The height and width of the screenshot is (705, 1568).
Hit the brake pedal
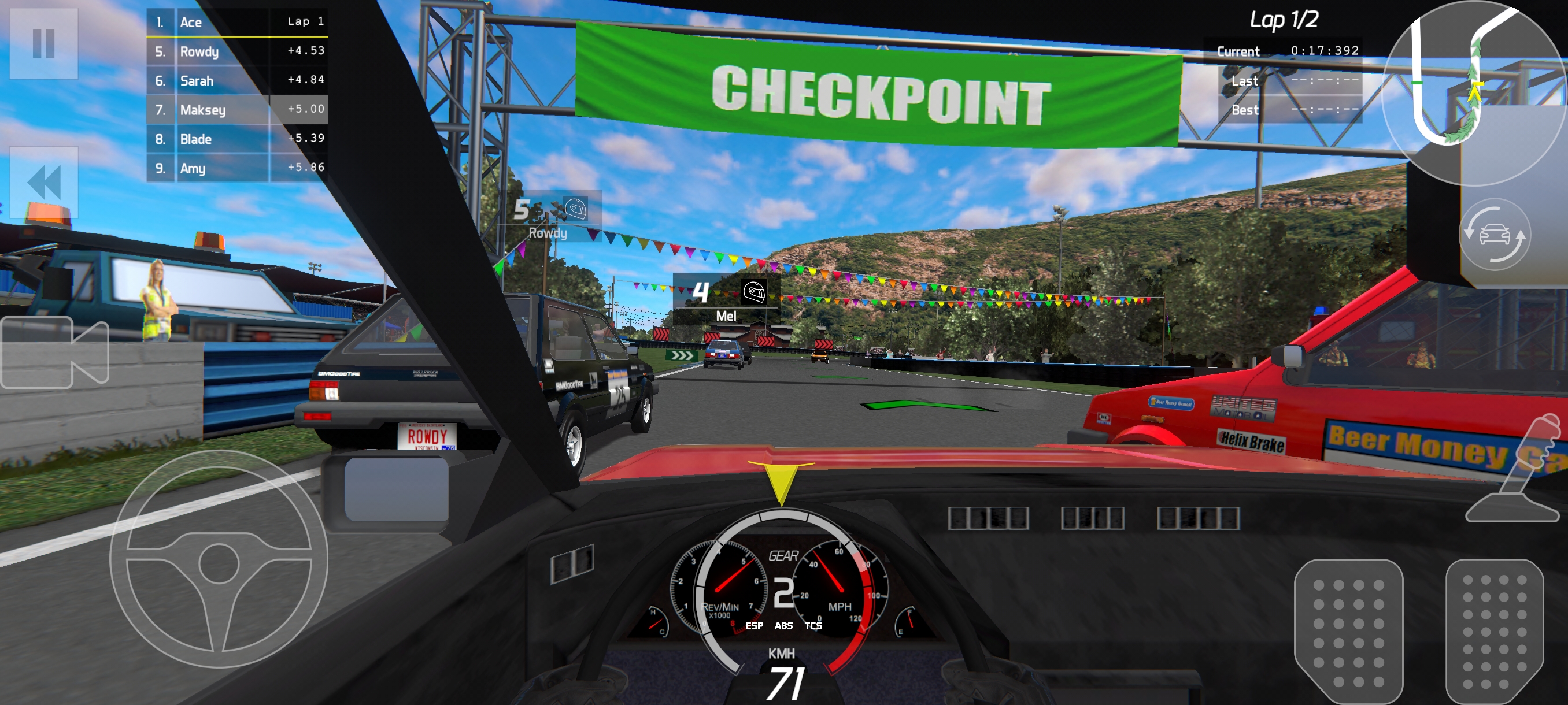1348,632
